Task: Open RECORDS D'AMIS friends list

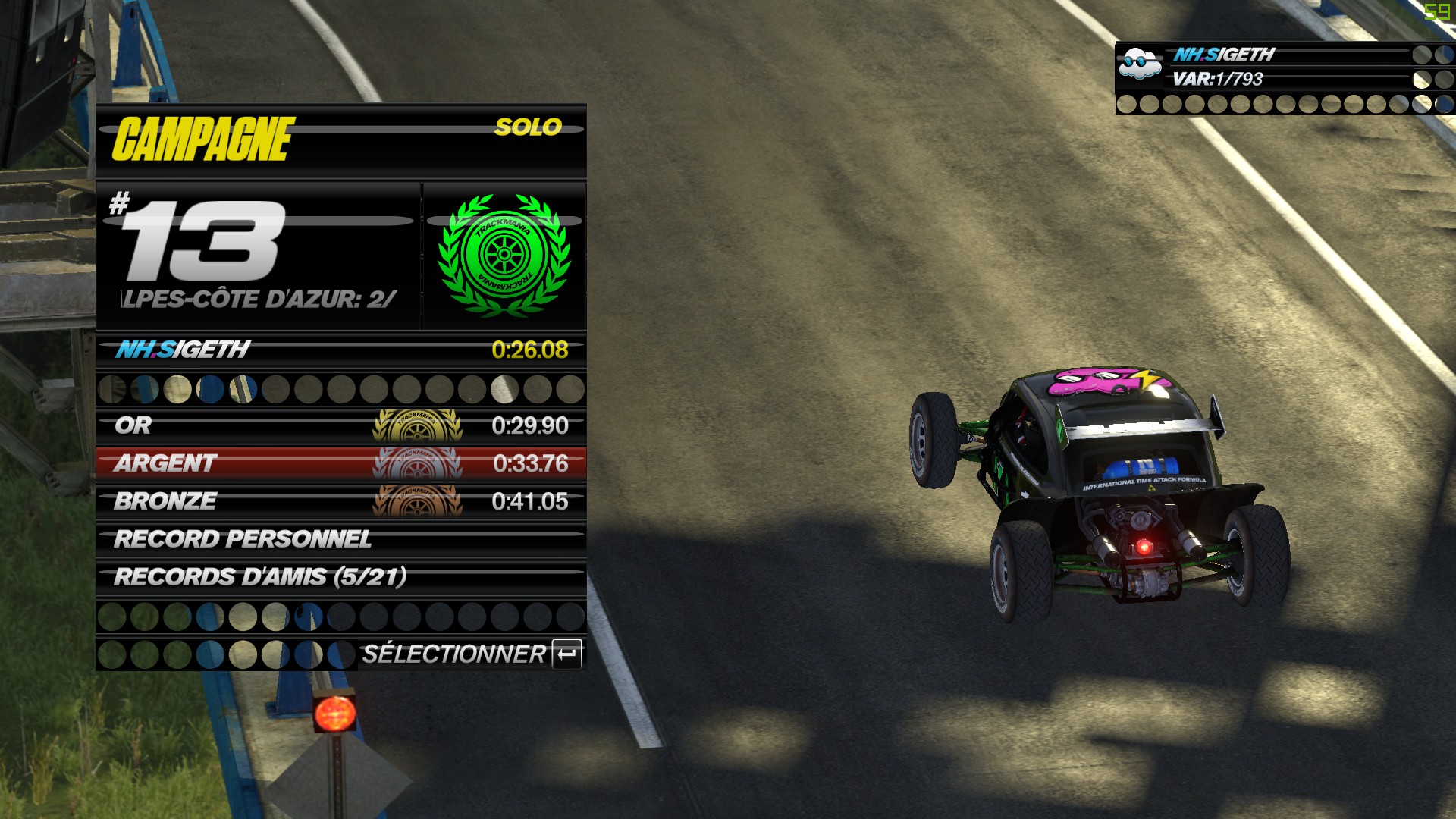Action: coord(340,577)
